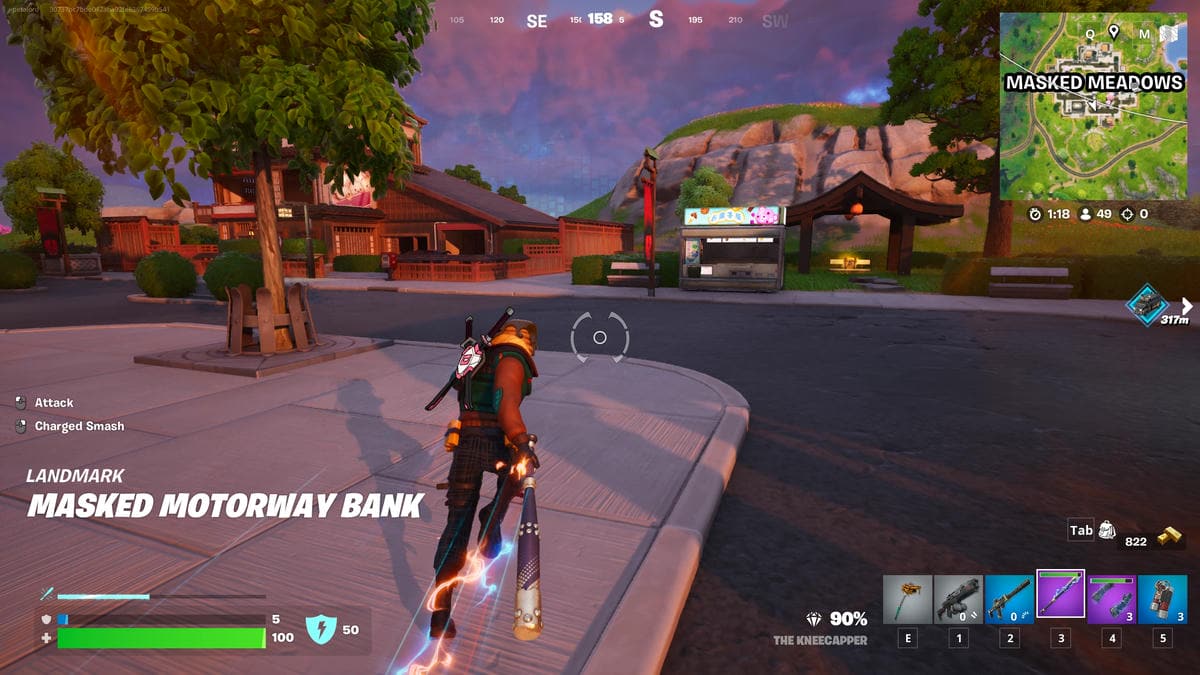The image size is (1200, 675).
Task: Select the blue suppressed rifle slot
Action: [1009, 599]
